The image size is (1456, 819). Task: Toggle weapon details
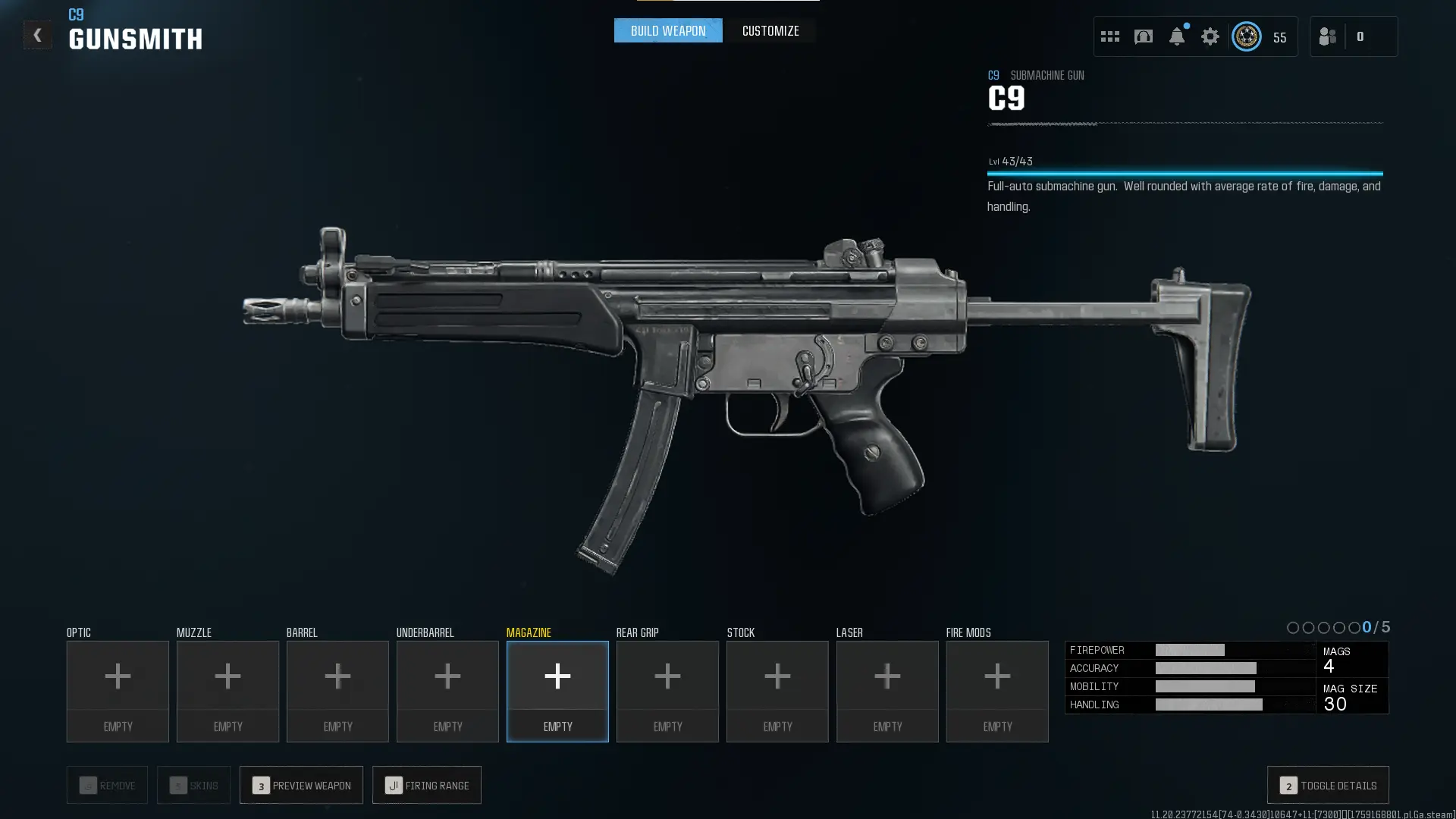(1328, 785)
